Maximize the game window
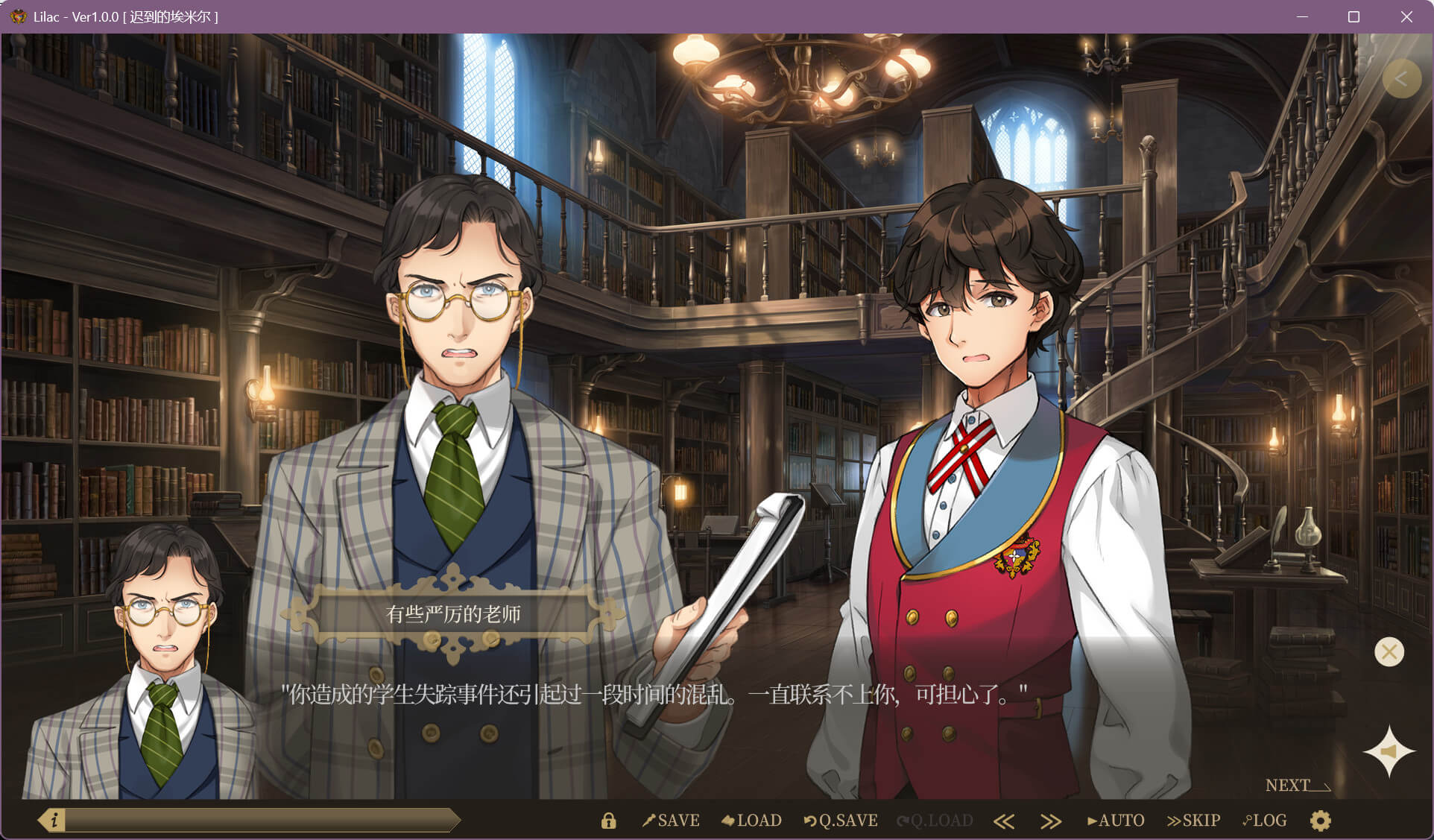Image resolution: width=1434 pixels, height=840 pixels. click(1354, 16)
